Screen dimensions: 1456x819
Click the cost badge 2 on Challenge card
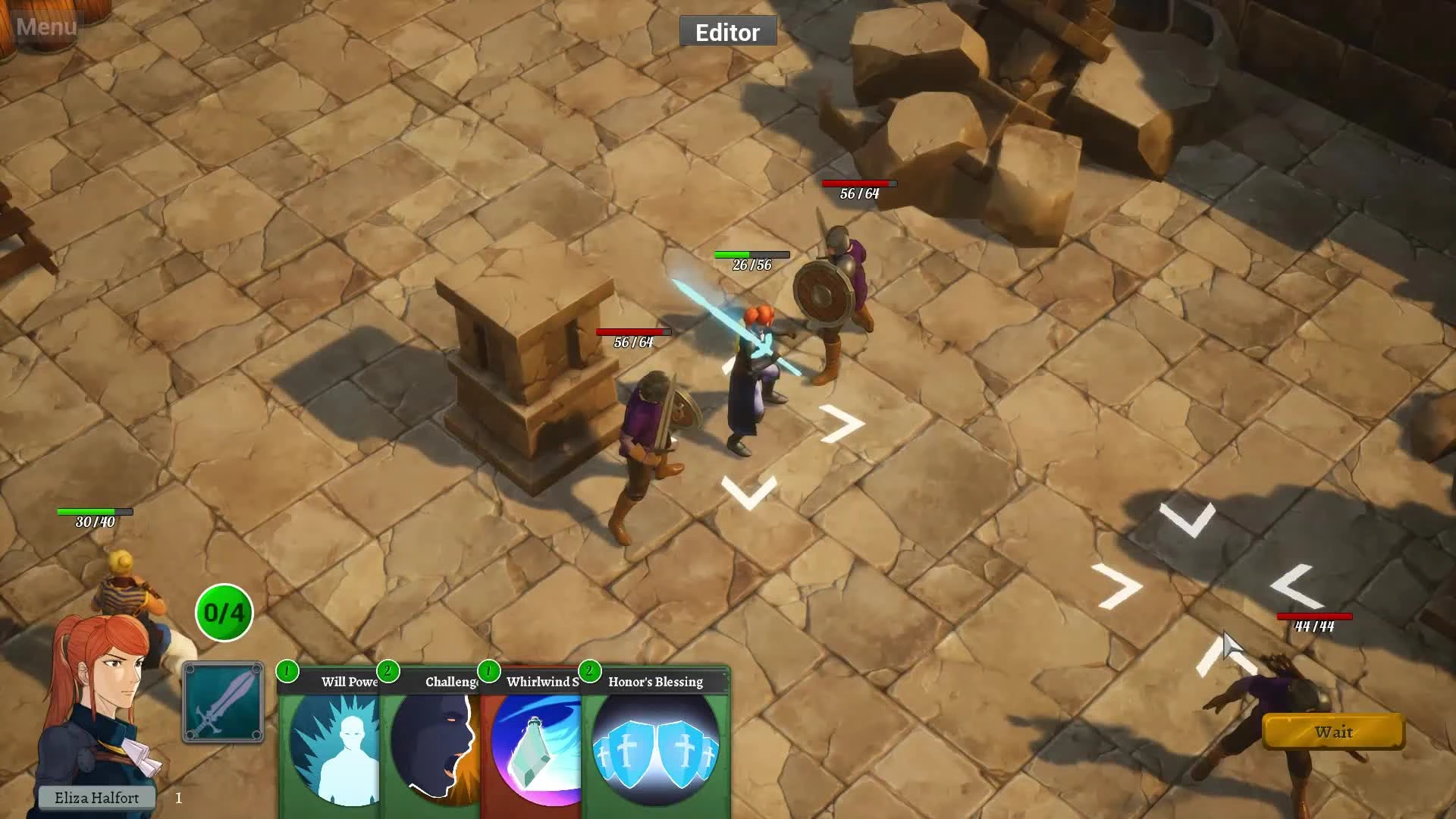[x=388, y=670]
